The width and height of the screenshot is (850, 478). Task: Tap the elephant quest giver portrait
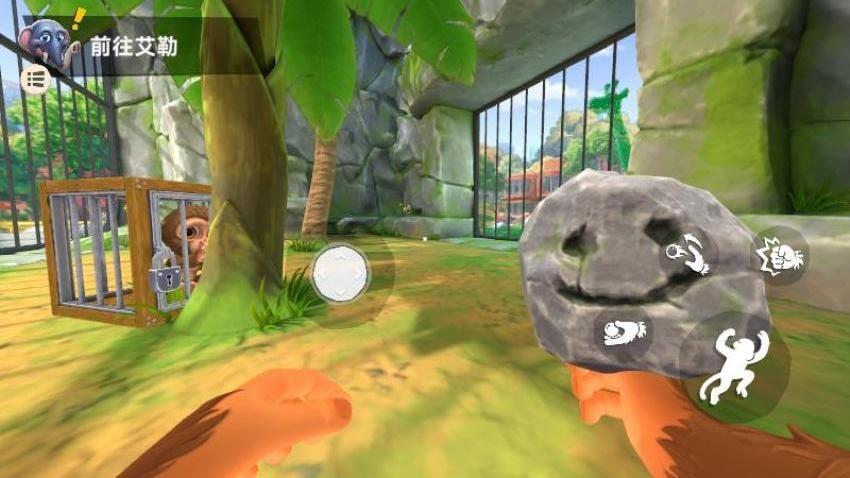(x=52, y=40)
